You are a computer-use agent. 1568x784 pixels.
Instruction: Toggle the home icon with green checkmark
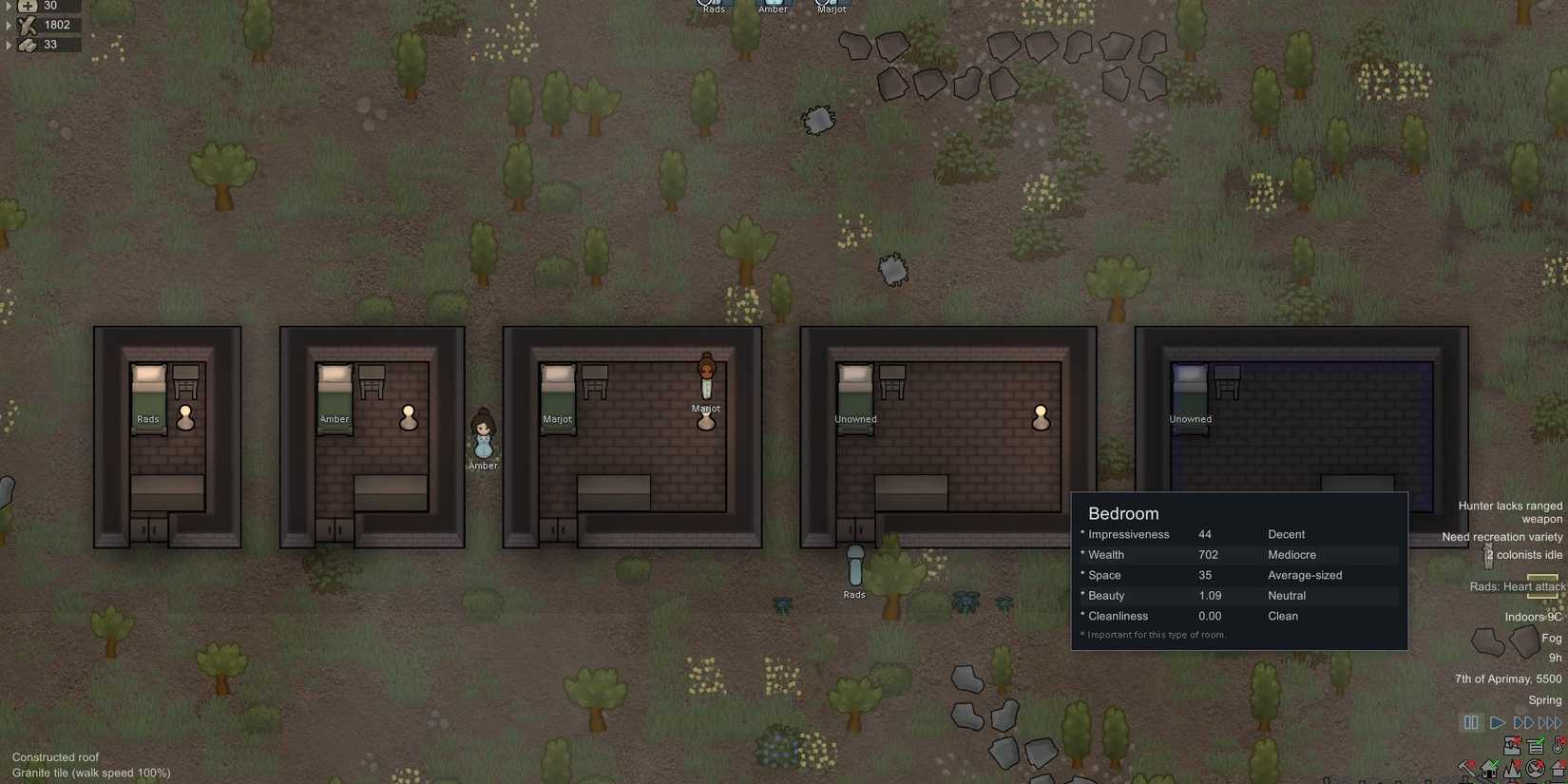pyautogui.click(x=1488, y=768)
